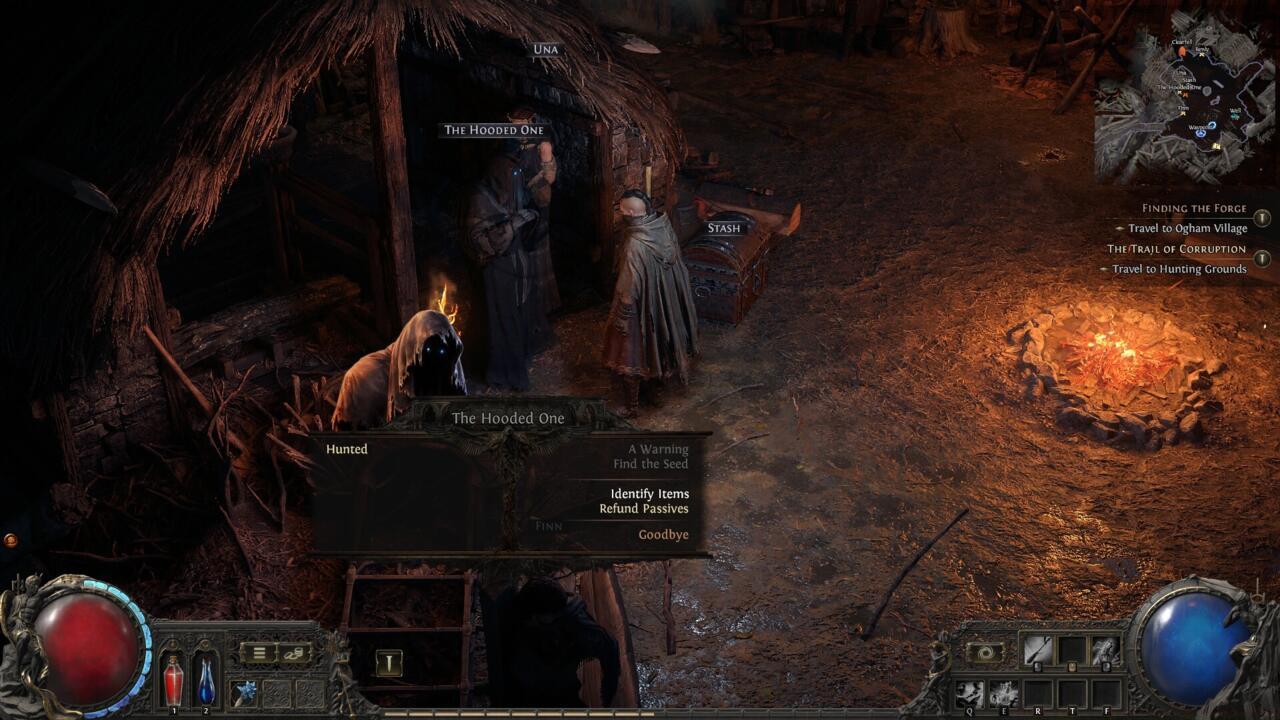Choose the Hunted dialogue topic
1280x720 pixels.
click(x=347, y=450)
